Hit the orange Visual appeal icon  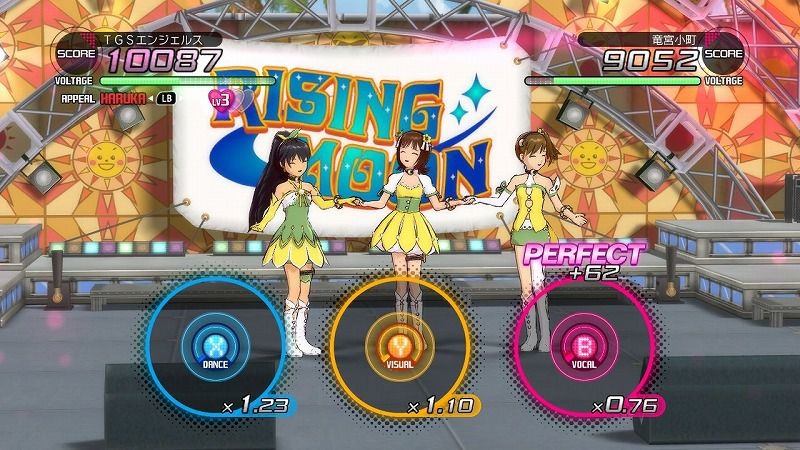398,346
